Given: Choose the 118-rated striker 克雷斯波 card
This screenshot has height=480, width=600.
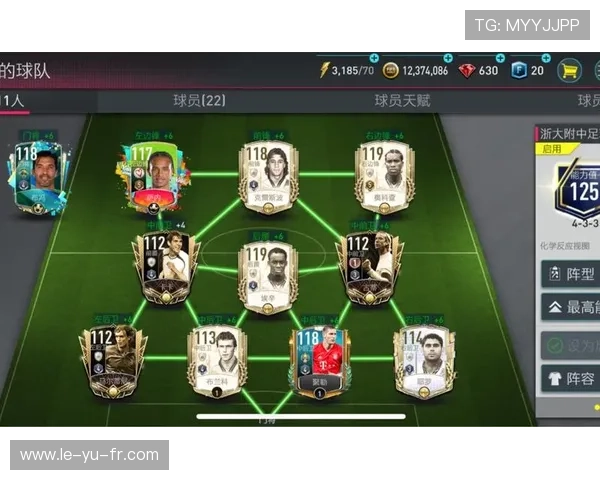Looking at the screenshot, I should (268, 176).
